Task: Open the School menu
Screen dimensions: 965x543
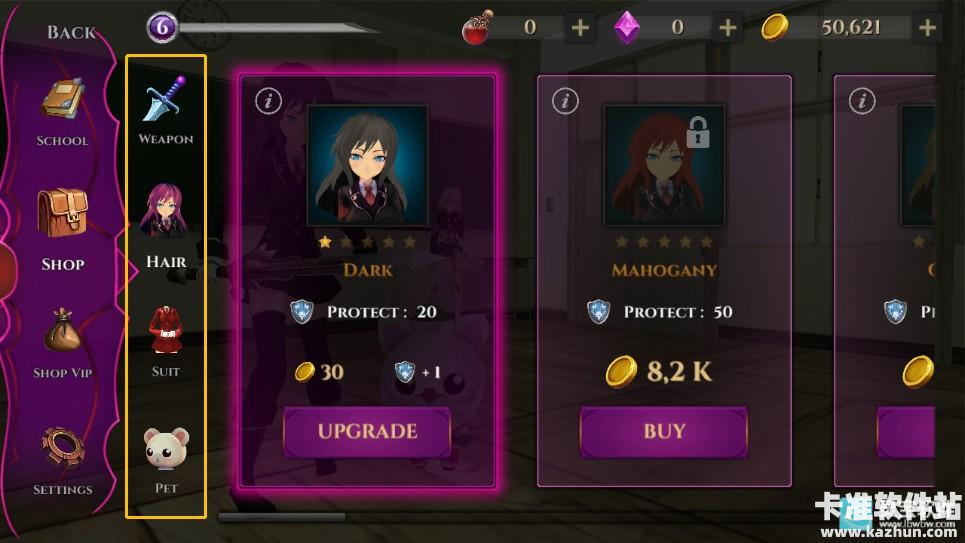Action: (62, 114)
